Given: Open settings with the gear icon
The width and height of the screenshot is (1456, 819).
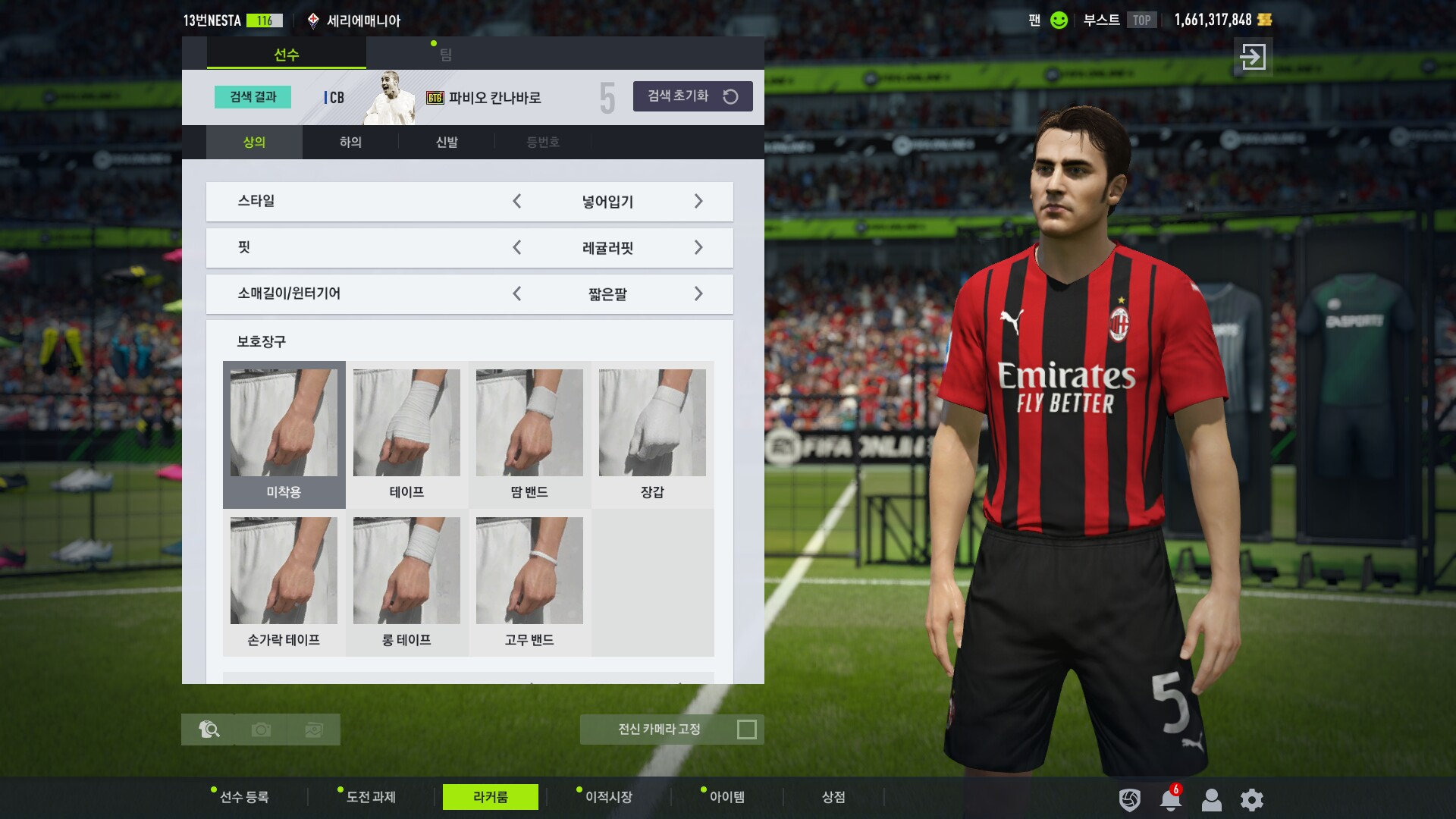Looking at the screenshot, I should (1251, 799).
